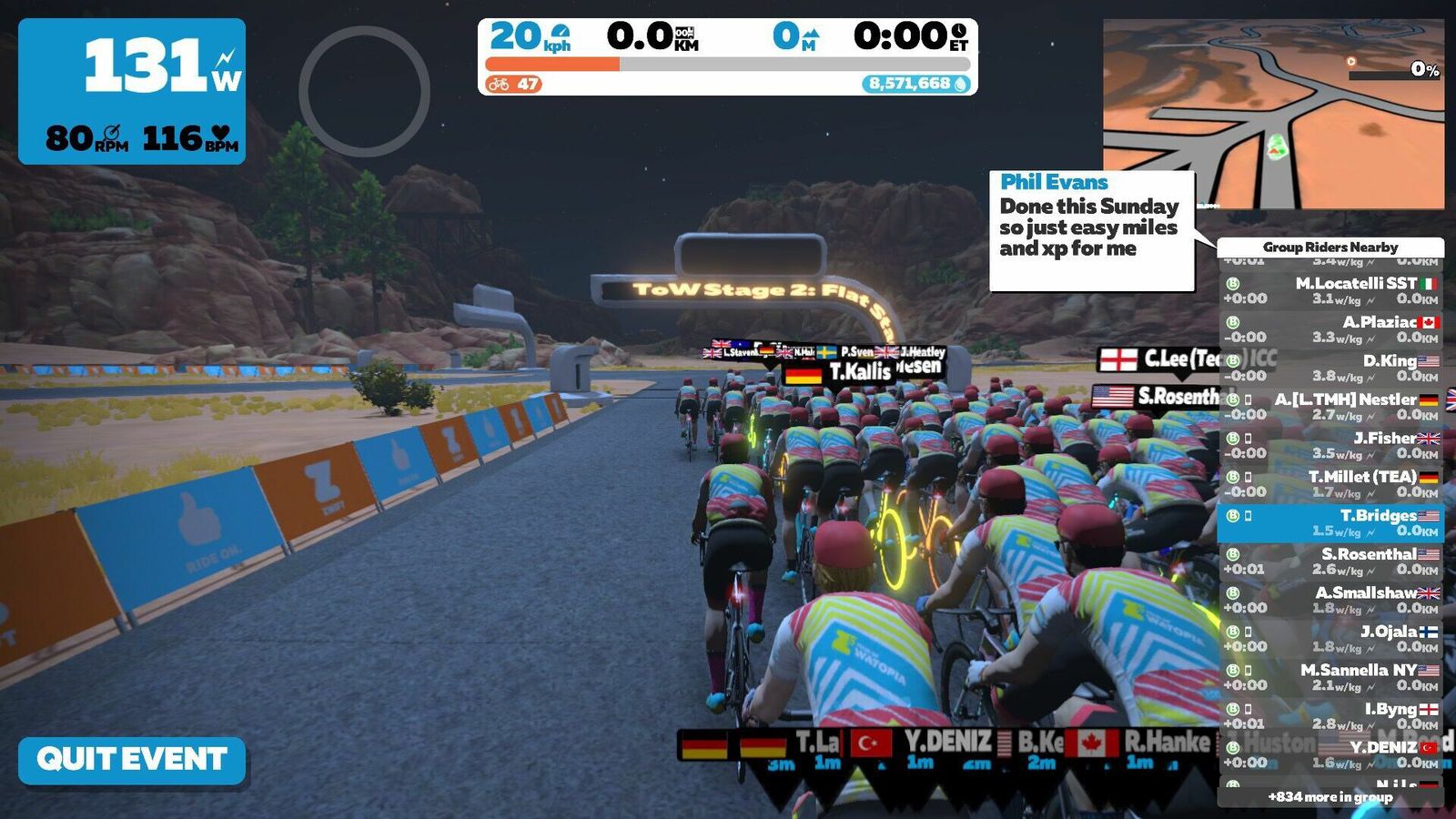Select A.Smallshaw rider row
The width and height of the screenshot is (1456, 819).
click(1330, 601)
